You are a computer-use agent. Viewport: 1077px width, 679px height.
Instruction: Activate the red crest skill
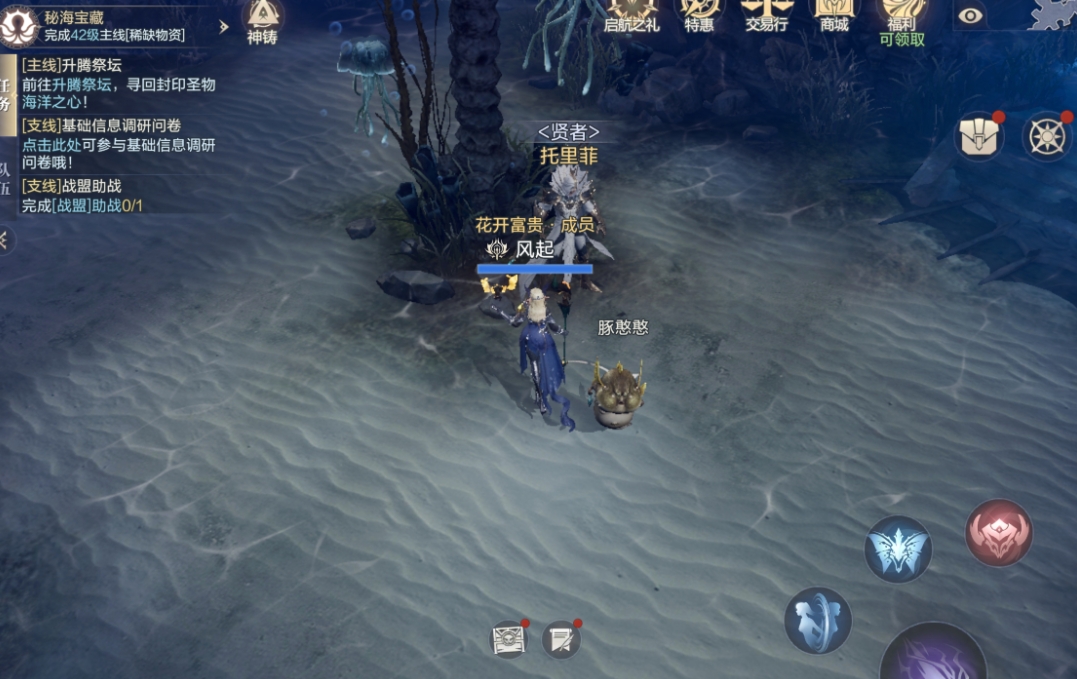tap(998, 533)
